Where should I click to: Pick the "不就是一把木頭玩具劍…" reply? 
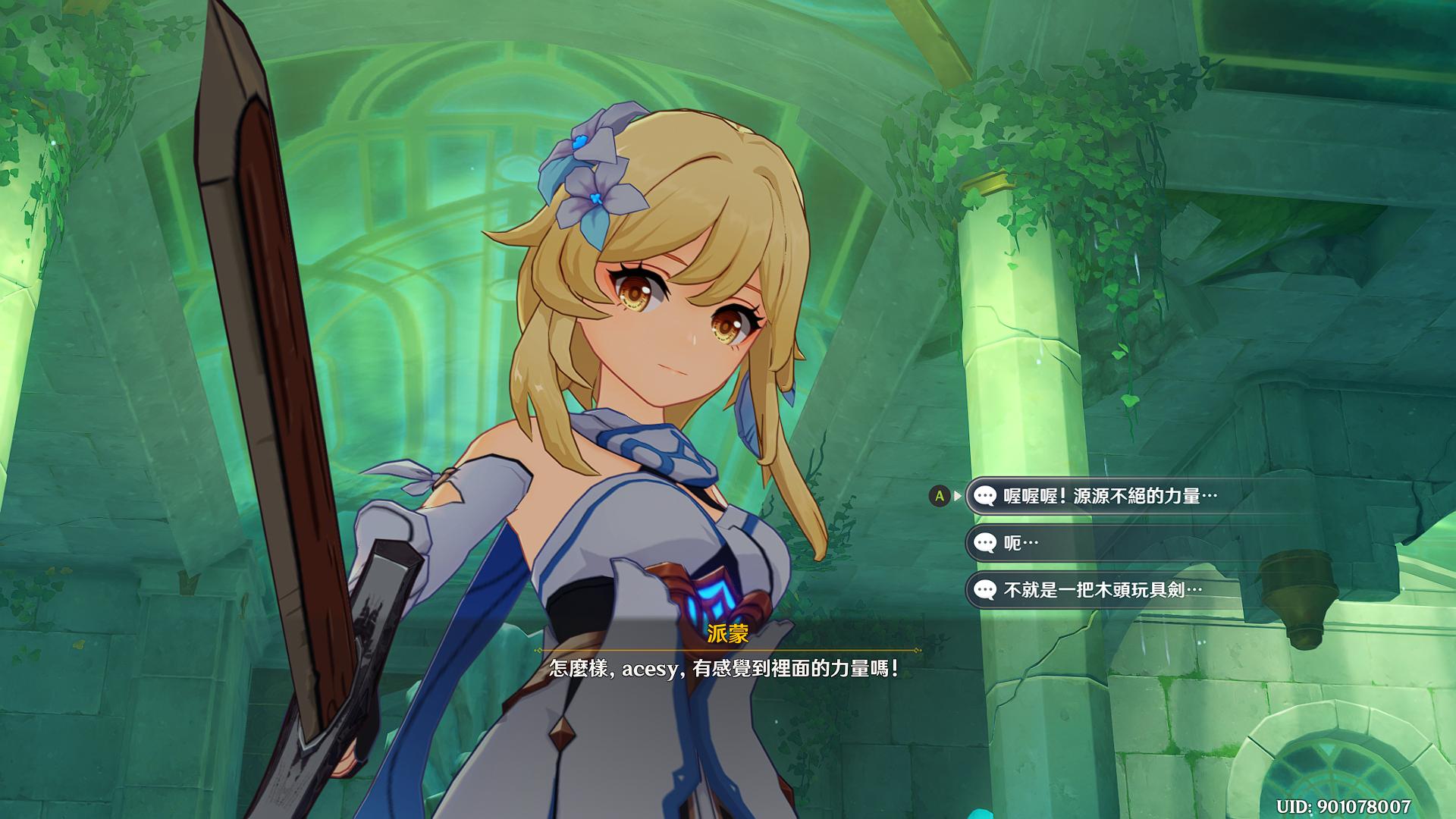[x=1102, y=590]
